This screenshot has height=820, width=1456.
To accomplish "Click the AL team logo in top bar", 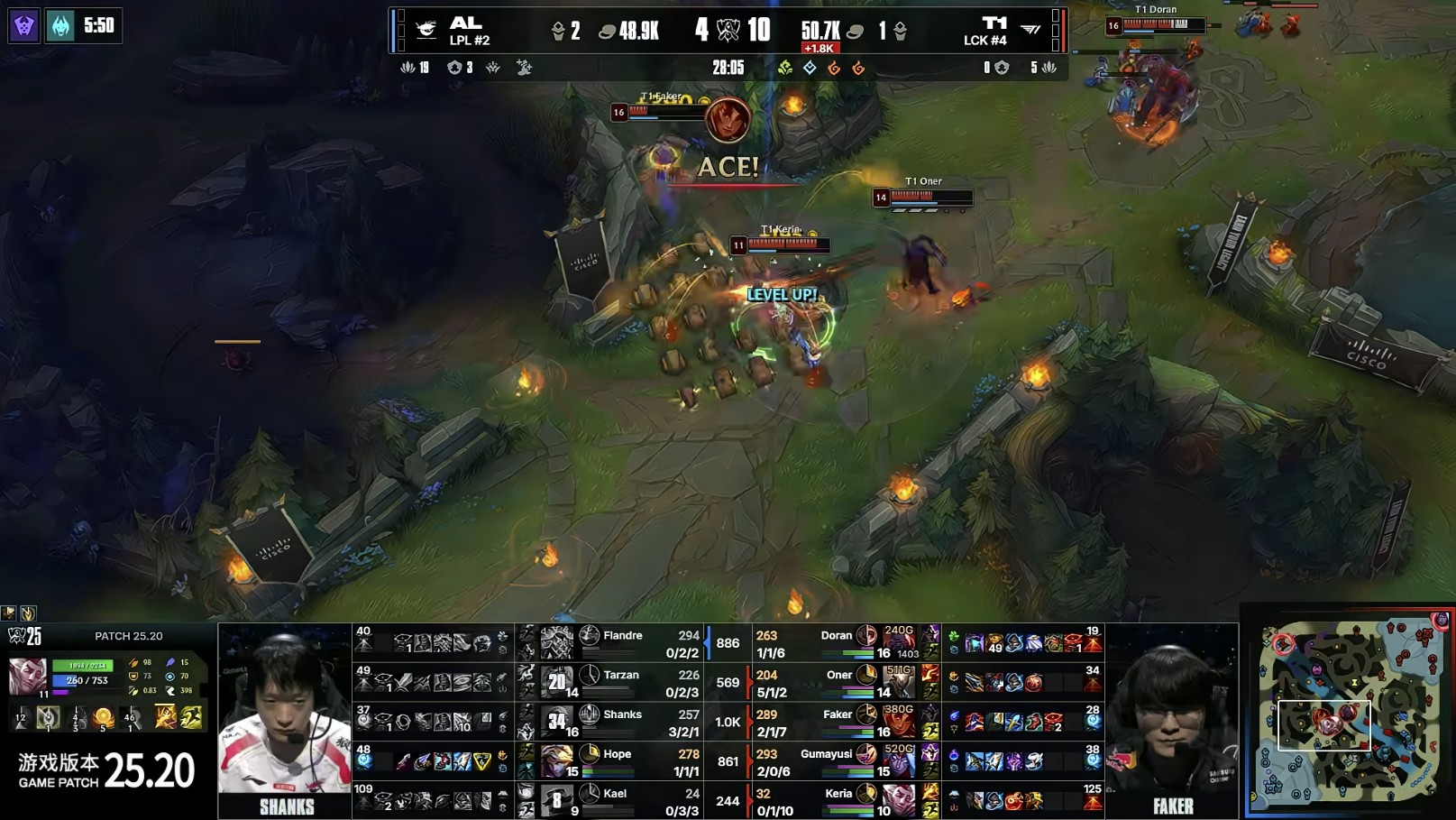I will [x=426, y=30].
